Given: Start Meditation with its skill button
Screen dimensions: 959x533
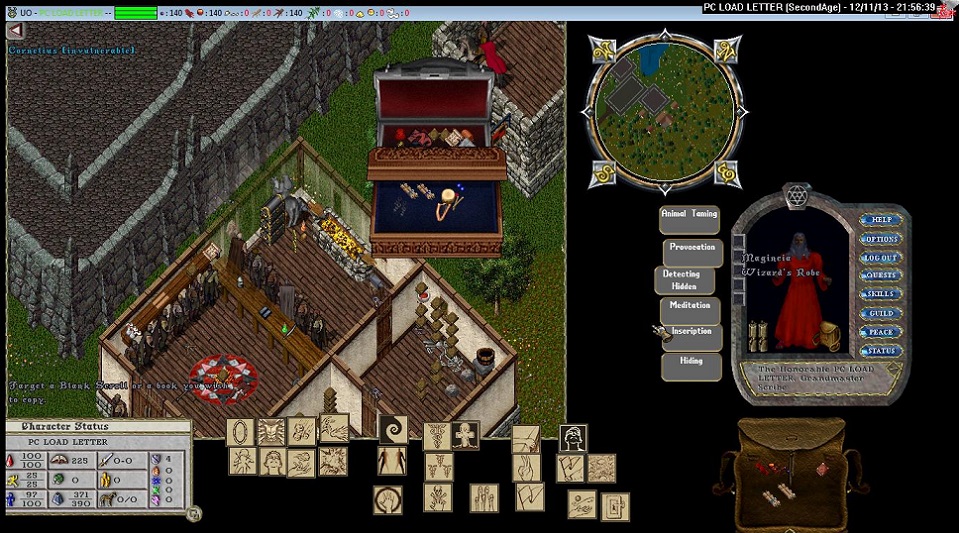Looking at the screenshot, I should [690, 310].
